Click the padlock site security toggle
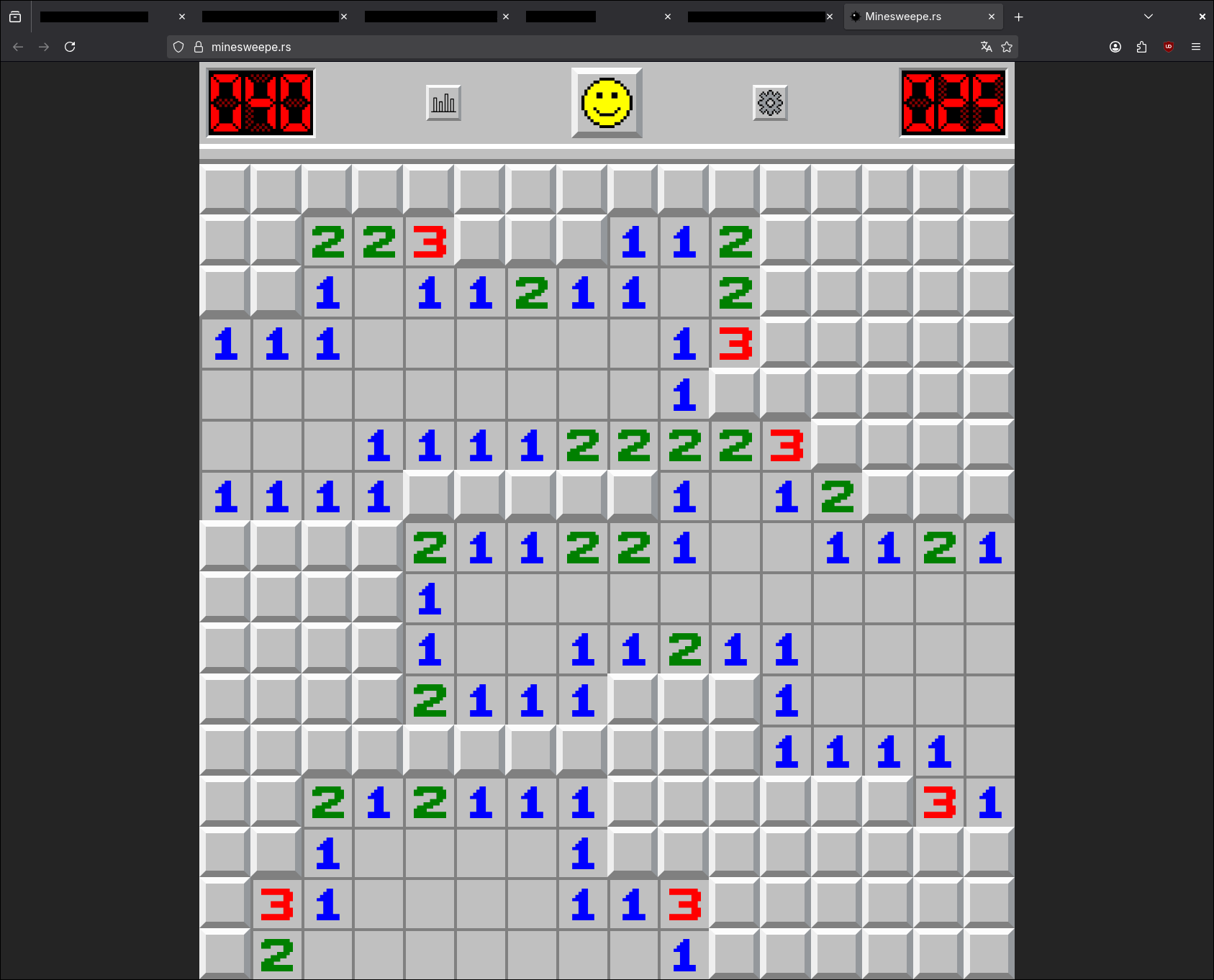Viewport: 1214px width, 980px height. (x=199, y=47)
